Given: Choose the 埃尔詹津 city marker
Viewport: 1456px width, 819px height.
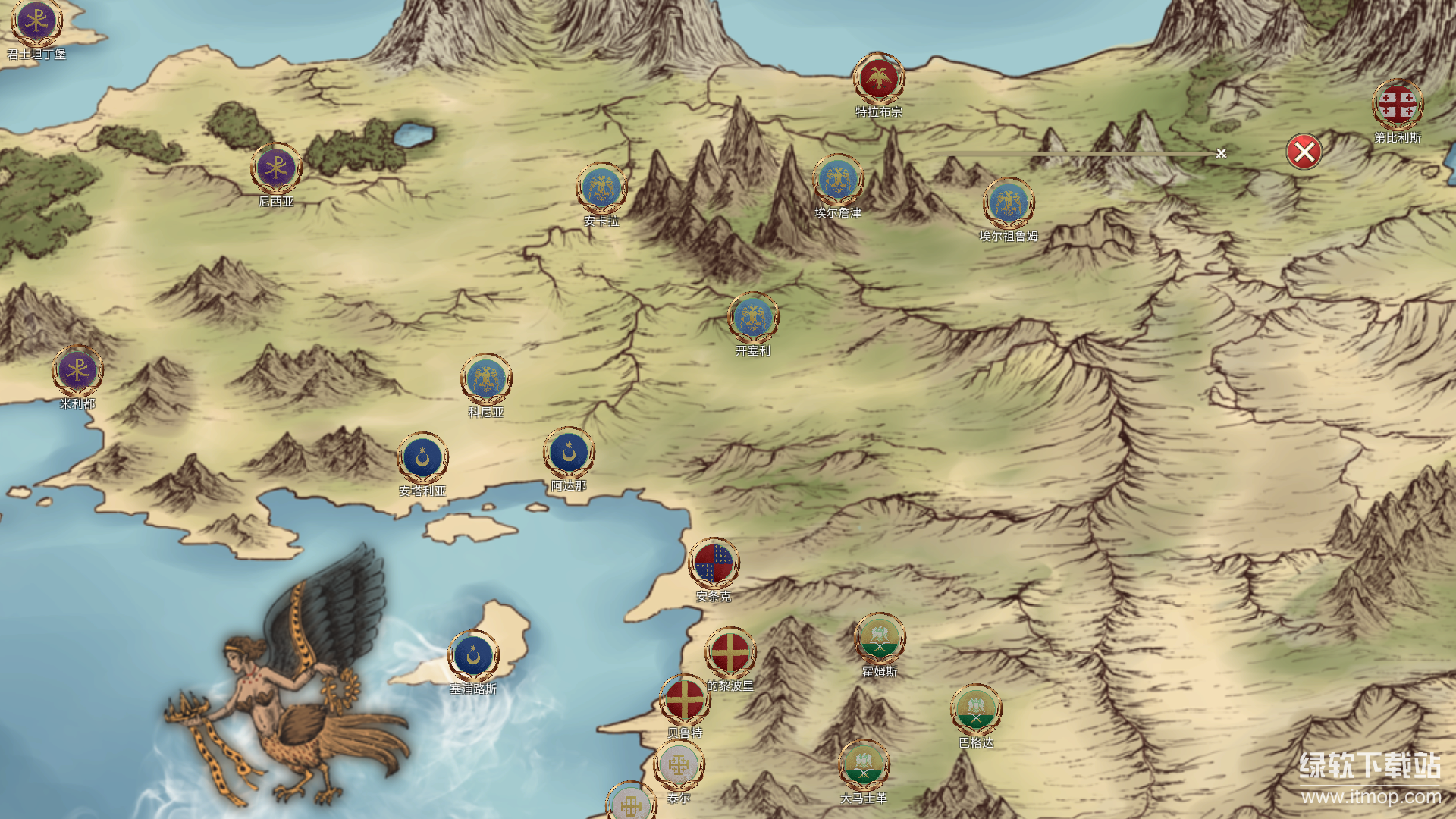Looking at the screenshot, I should [x=838, y=180].
